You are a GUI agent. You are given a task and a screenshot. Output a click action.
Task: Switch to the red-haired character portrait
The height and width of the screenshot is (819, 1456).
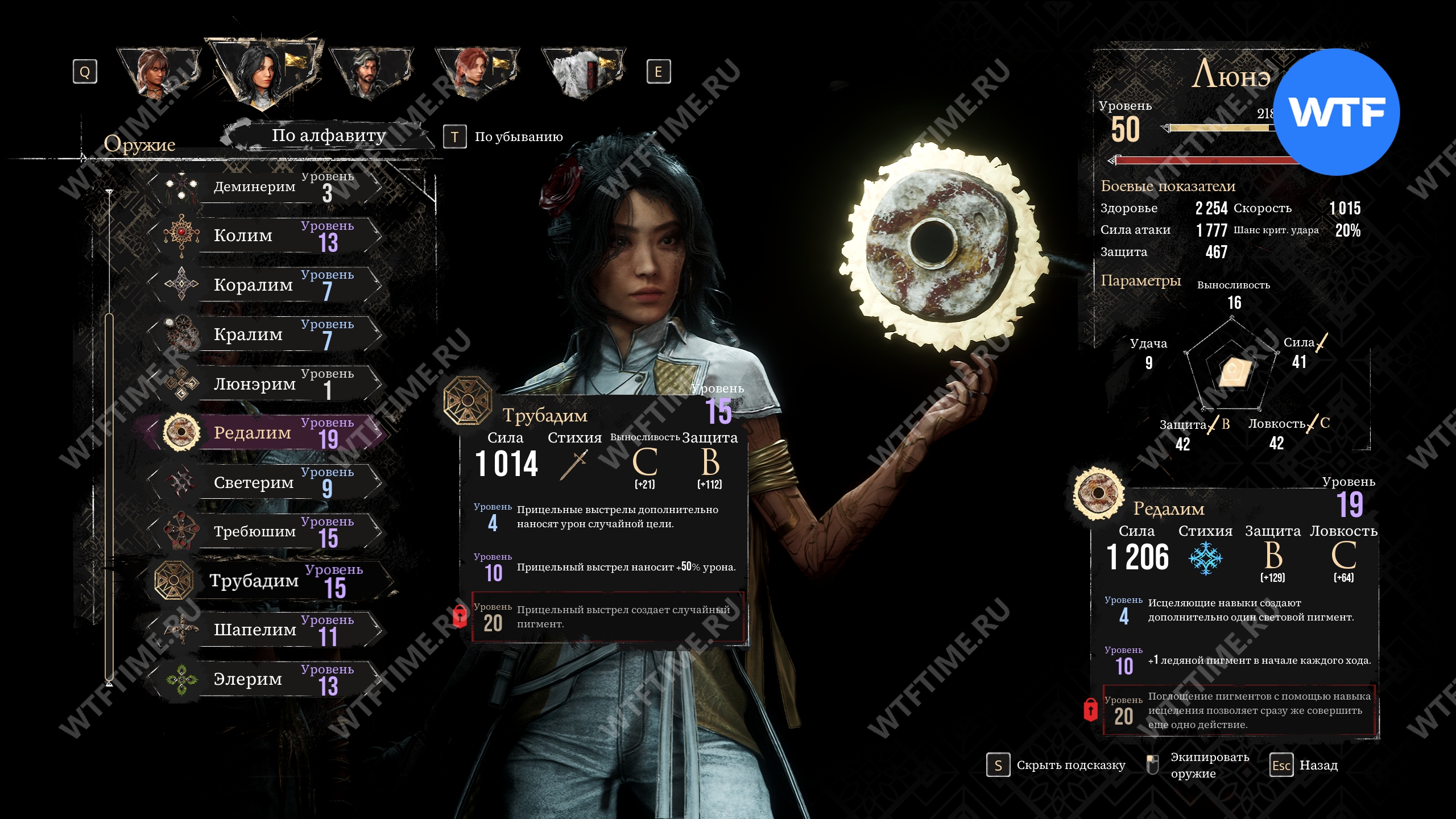(477, 73)
